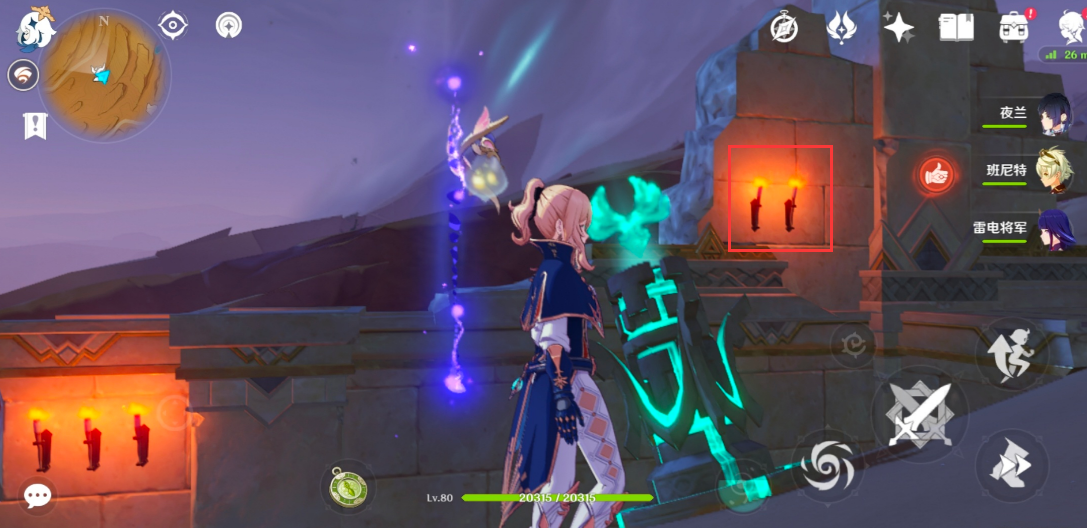Open the map via the minimap
The image size is (1087, 528).
(104, 75)
